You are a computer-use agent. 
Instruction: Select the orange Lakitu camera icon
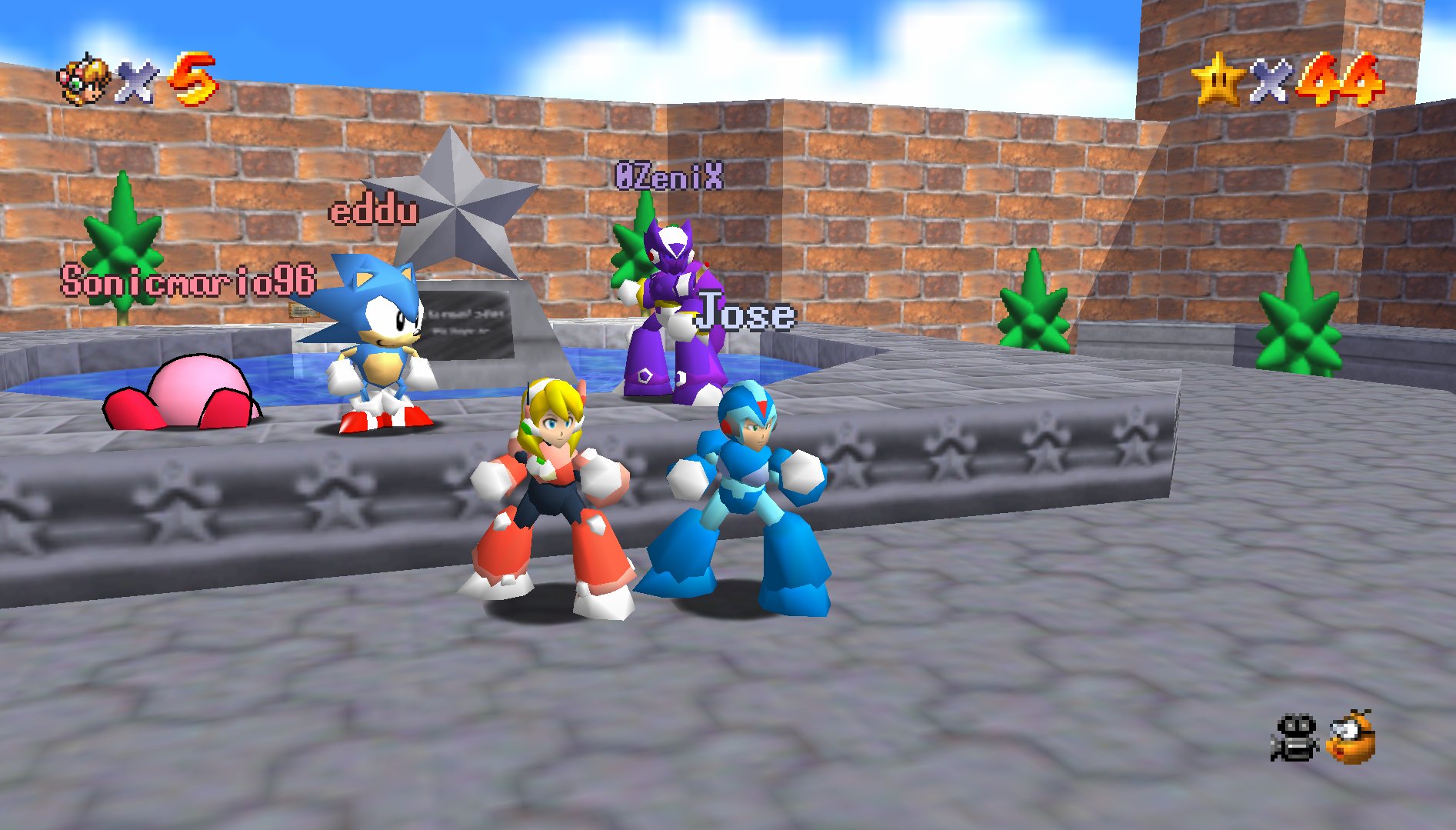click(1351, 738)
